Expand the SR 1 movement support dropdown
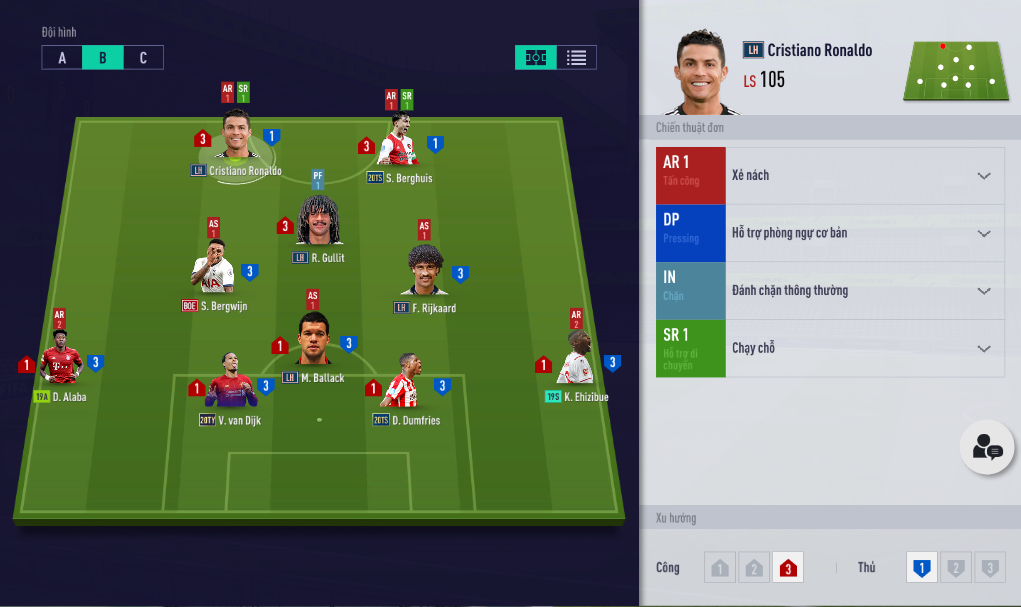Screen dimensions: 1021x607 984,349
